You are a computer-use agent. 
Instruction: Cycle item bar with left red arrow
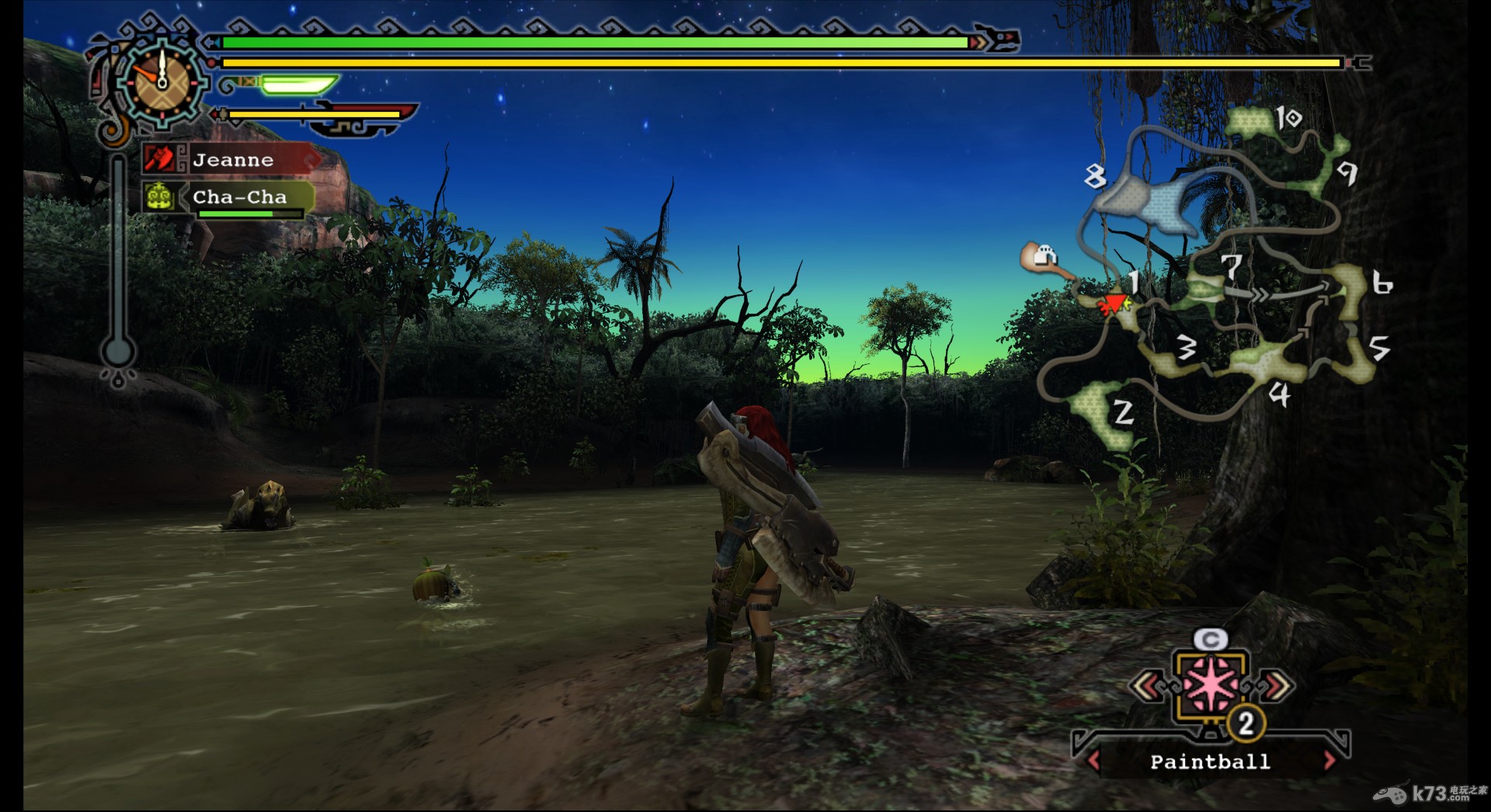1093,760
